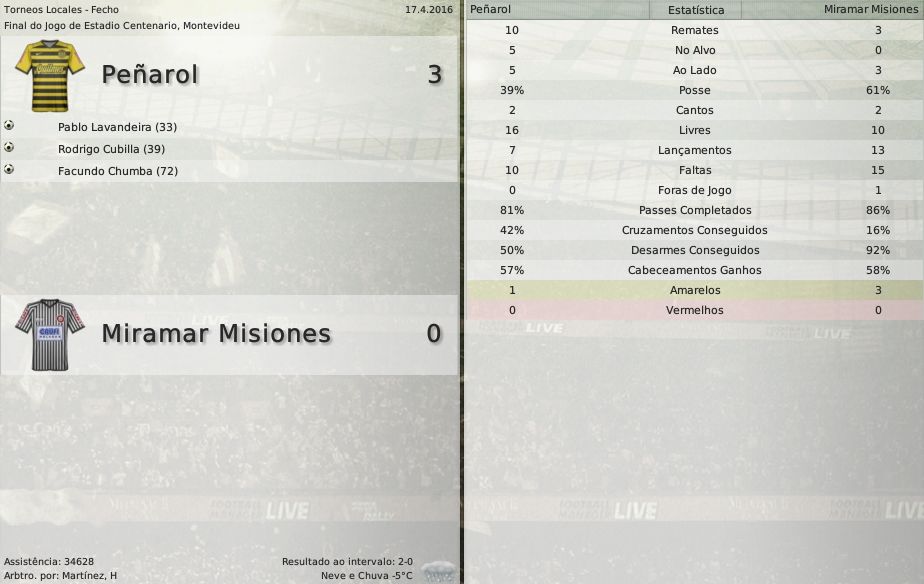924x584 pixels.
Task: Open the large Miramar Misiones team name
Action: click(x=216, y=333)
